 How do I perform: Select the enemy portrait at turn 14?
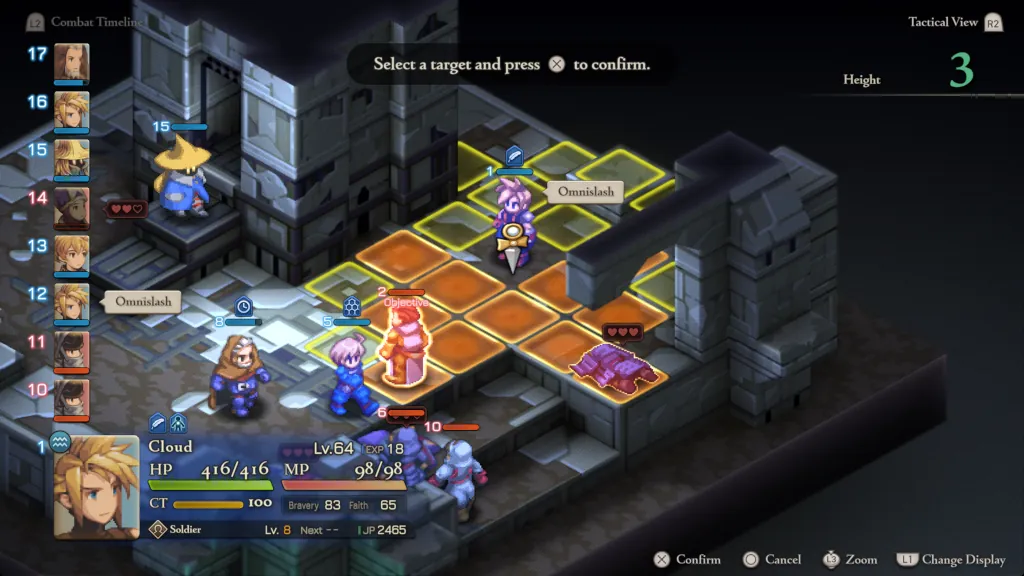pos(71,206)
